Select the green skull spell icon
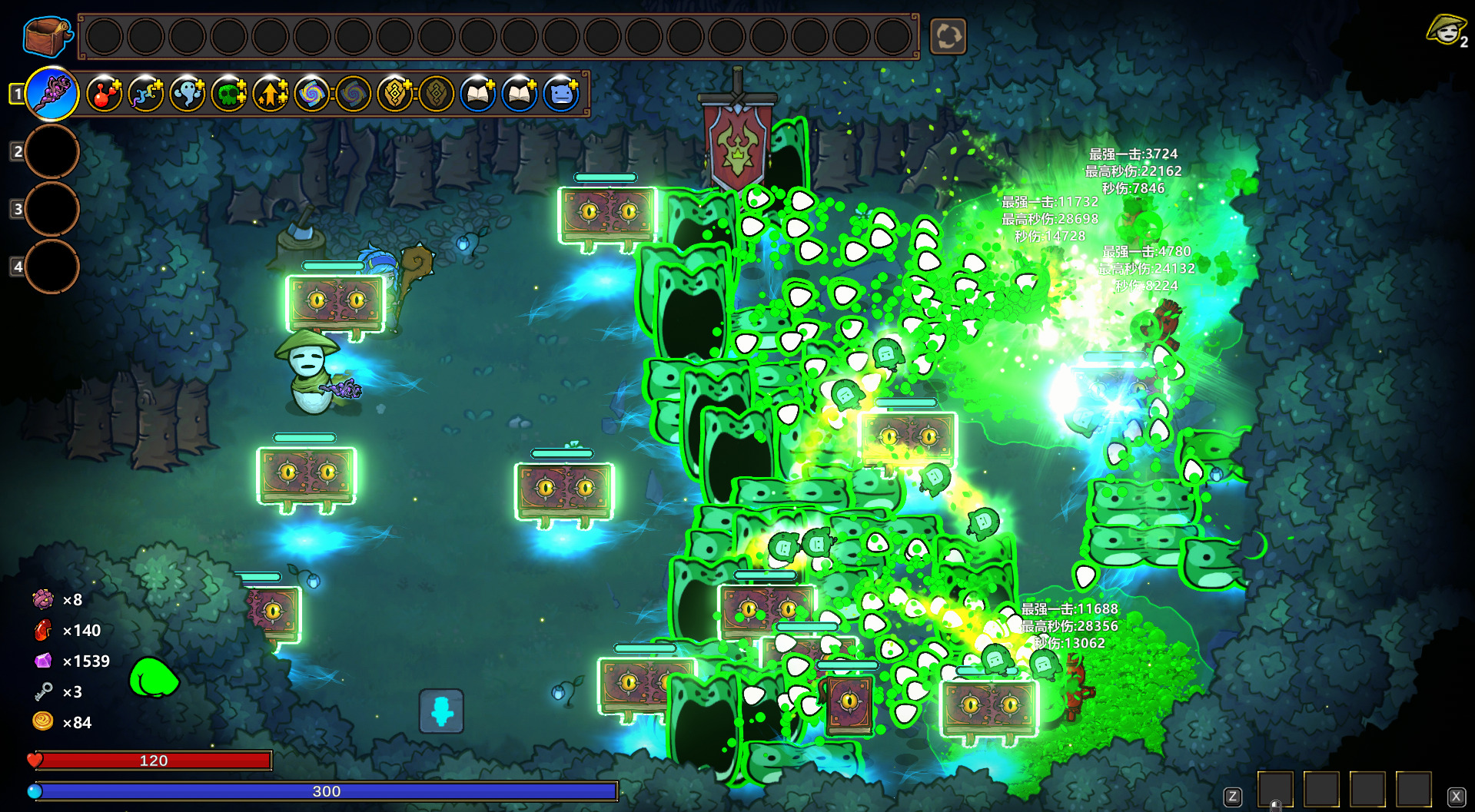This screenshot has width=1475, height=812. [229, 94]
